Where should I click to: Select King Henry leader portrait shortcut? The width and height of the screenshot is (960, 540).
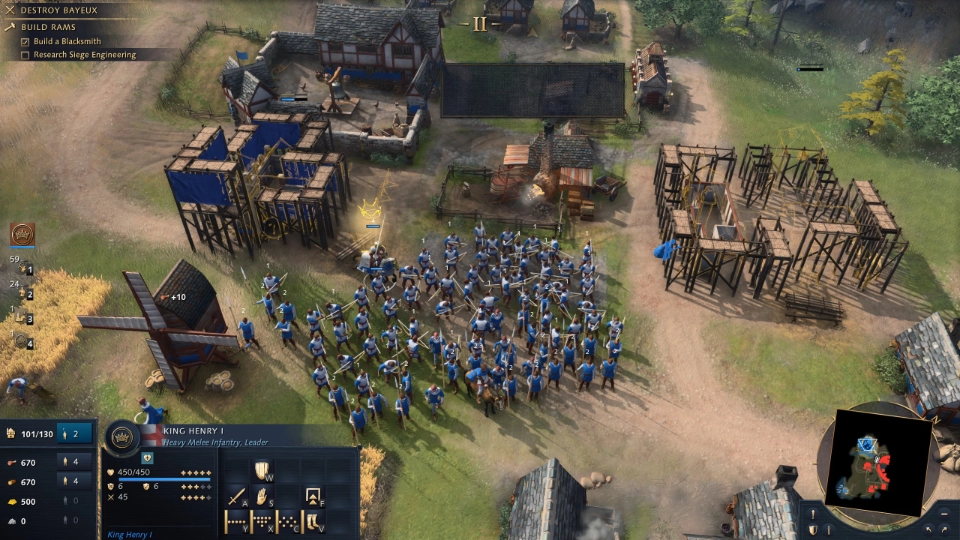click(x=22, y=235)
